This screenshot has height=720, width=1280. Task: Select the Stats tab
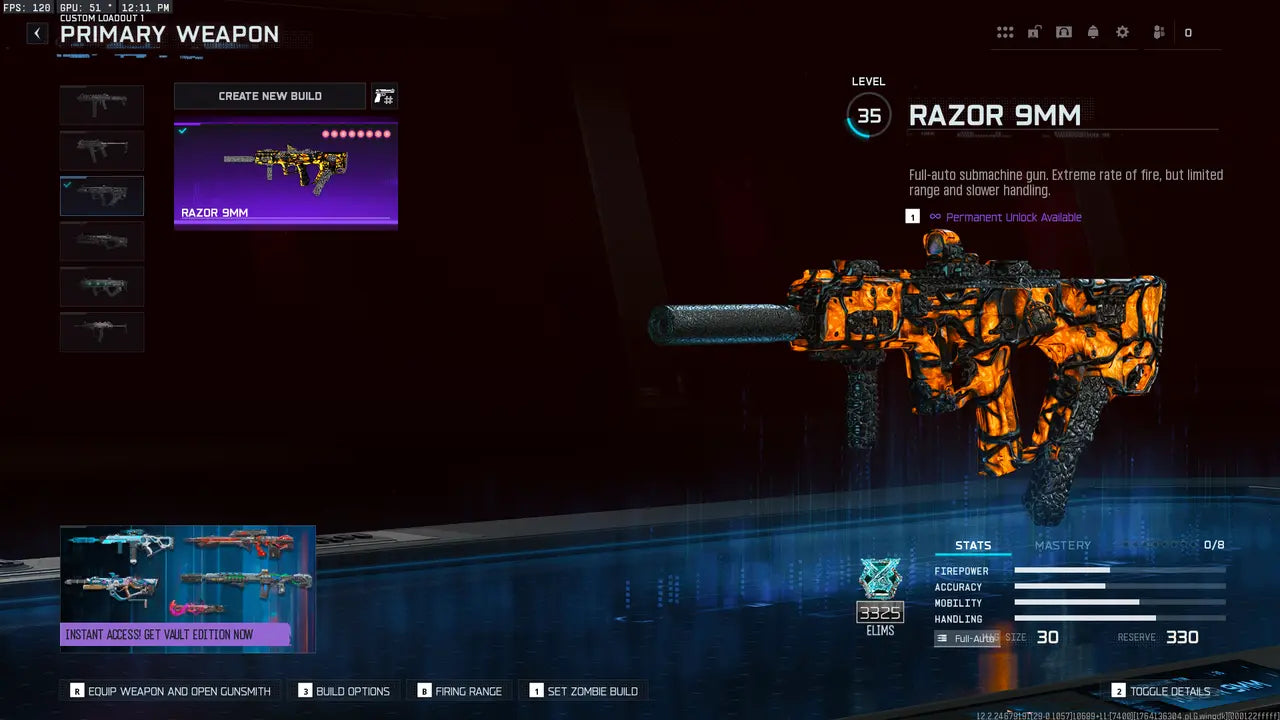973,545
